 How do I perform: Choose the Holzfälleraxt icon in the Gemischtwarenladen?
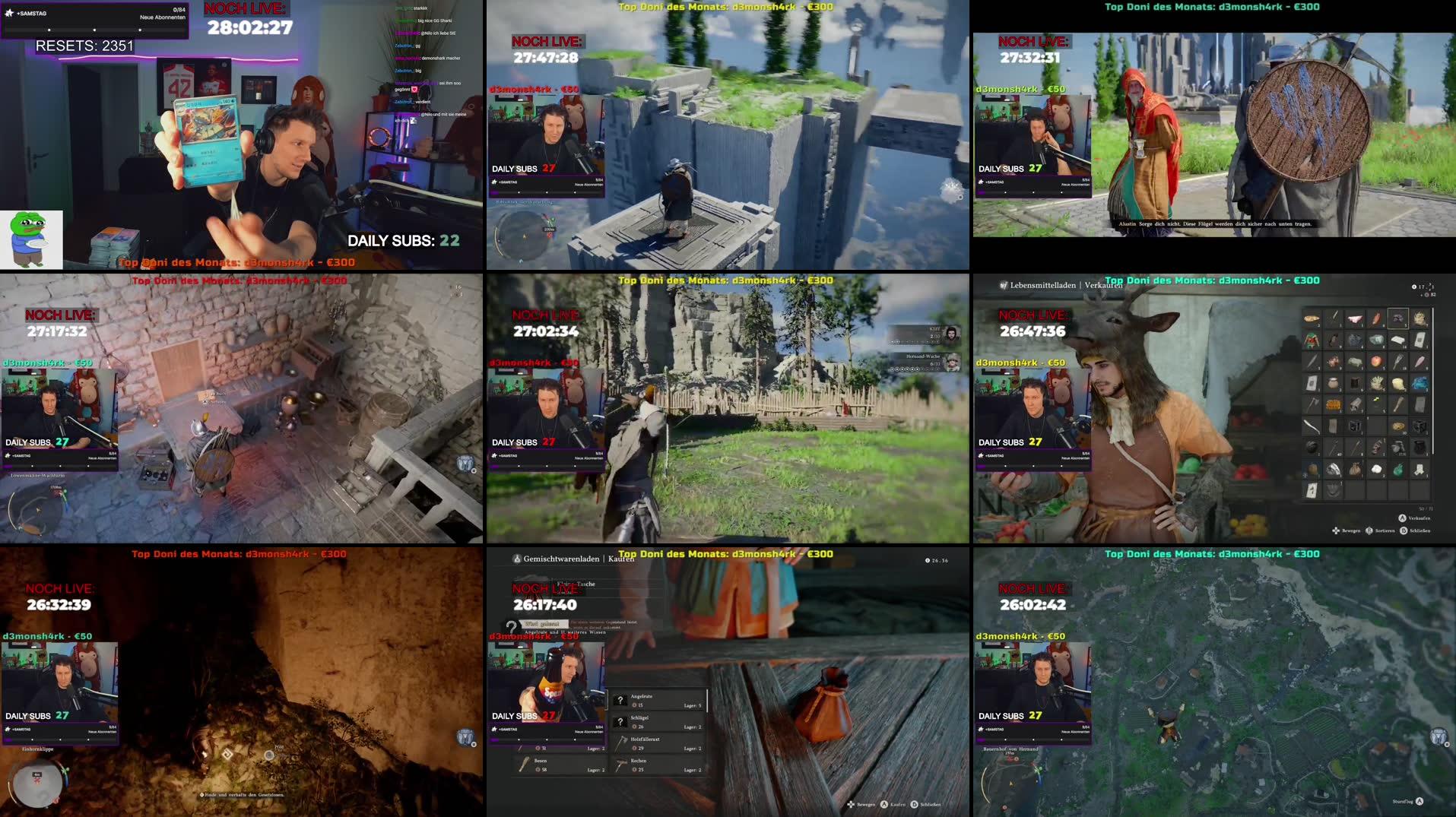pos(621,744)
